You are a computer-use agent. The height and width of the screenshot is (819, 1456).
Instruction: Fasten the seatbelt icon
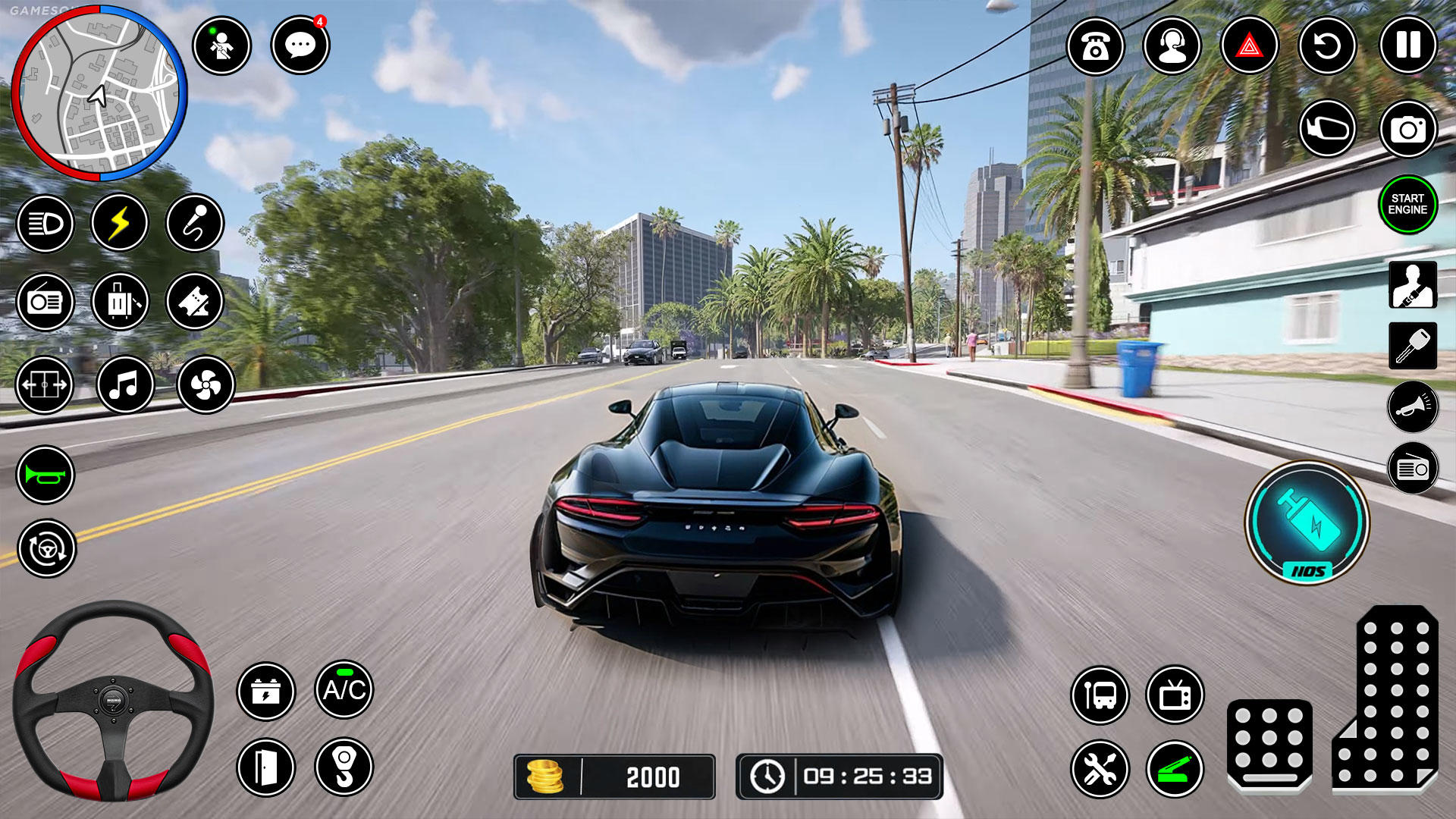point(1412,285)
